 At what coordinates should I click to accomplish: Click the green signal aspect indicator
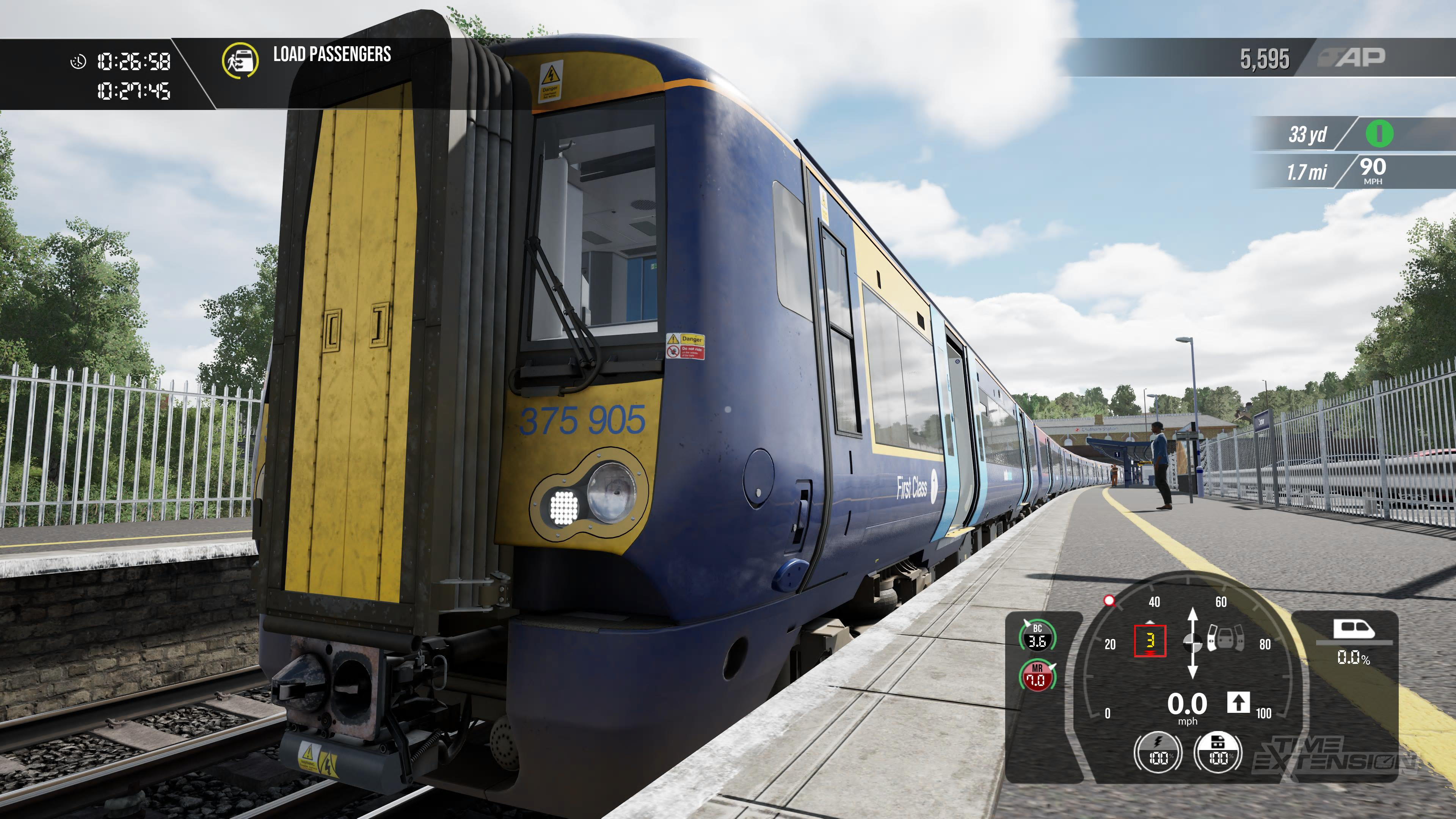(x=1379, y=134)
